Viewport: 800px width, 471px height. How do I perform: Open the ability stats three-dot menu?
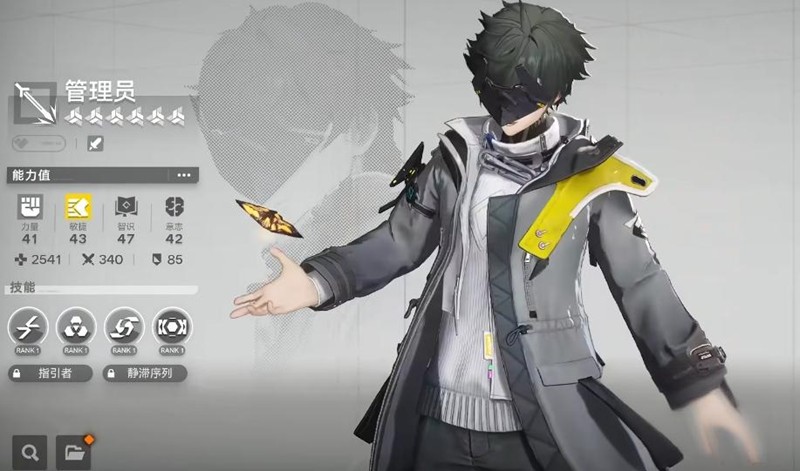tap(183, 175)
